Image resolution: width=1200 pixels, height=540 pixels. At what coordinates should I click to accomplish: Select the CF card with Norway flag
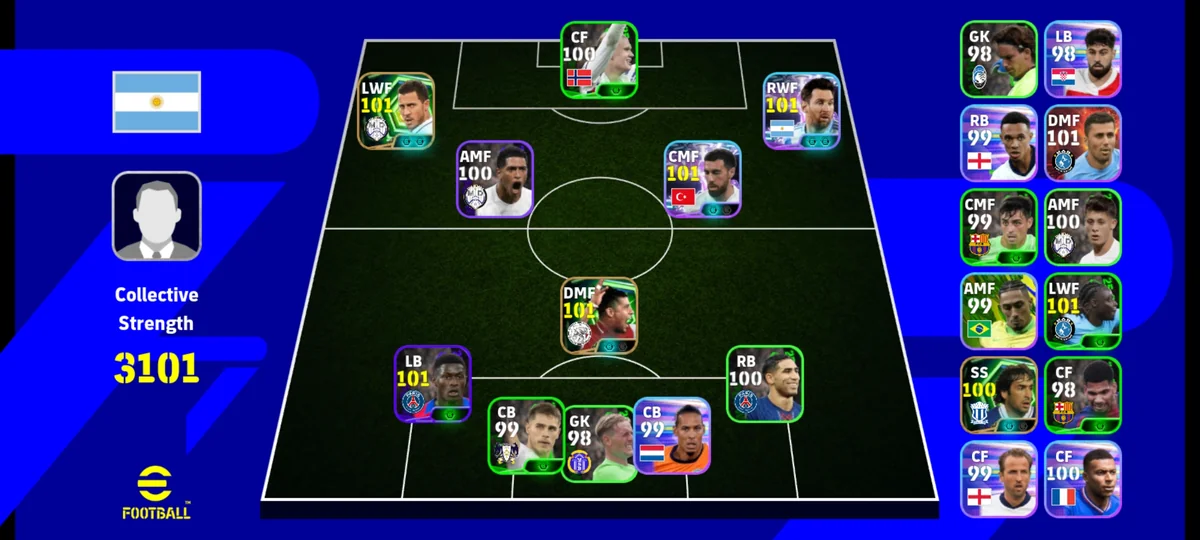(x=598, y=59)
